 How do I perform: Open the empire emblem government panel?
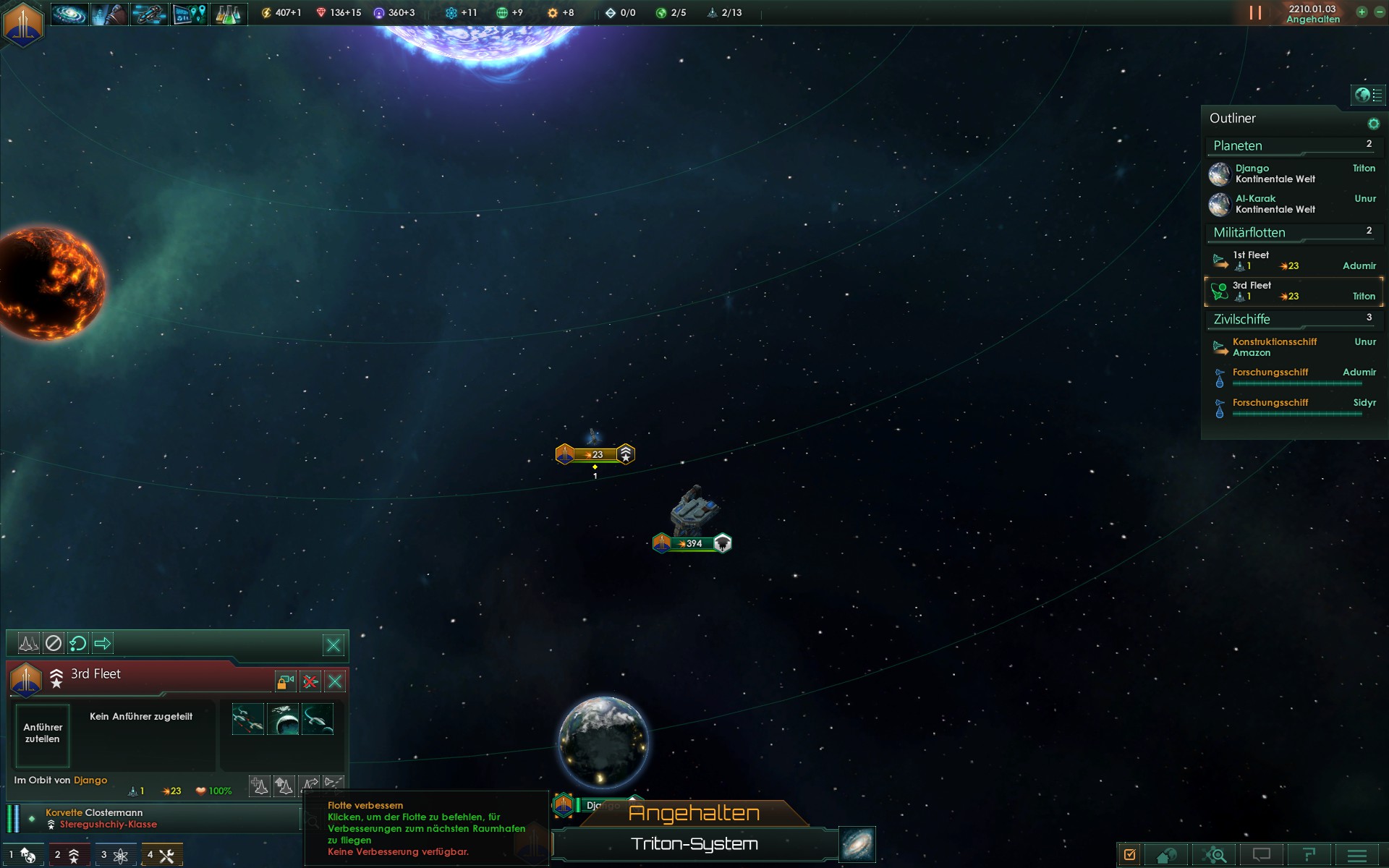(x=23, y=23)
